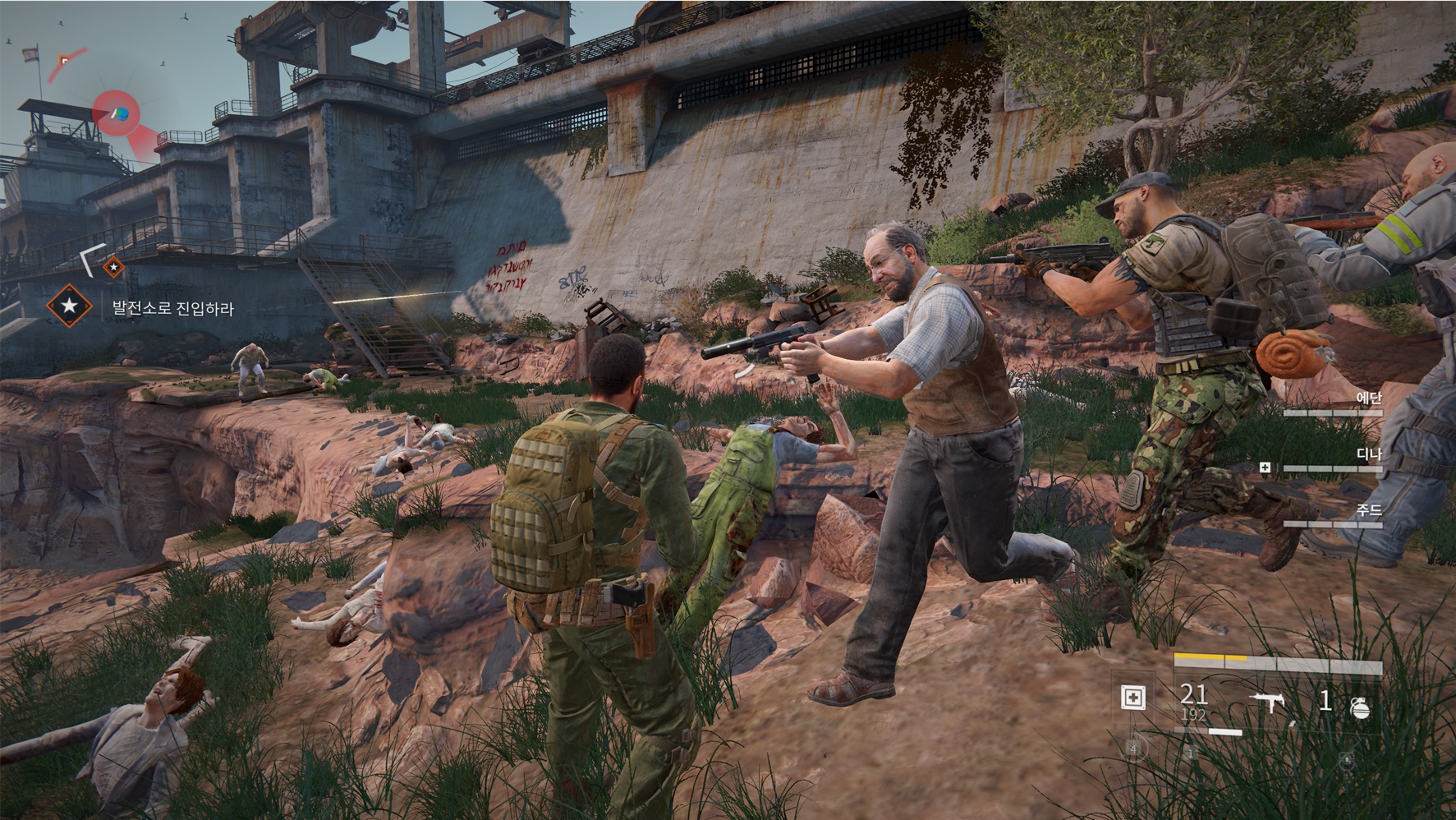Click the small star objective waypoint marker

coord(113,266)
